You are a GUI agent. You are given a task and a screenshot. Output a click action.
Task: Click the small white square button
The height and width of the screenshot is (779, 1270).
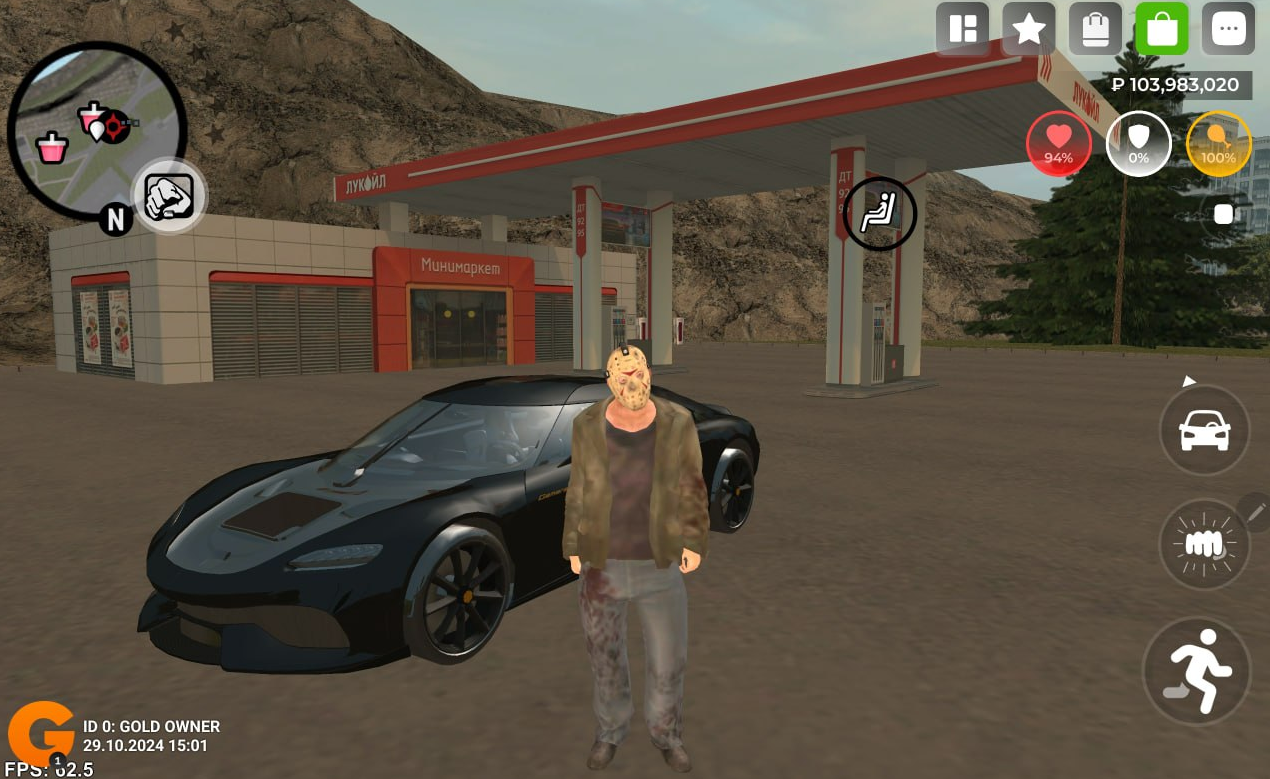pos(1224,214)
